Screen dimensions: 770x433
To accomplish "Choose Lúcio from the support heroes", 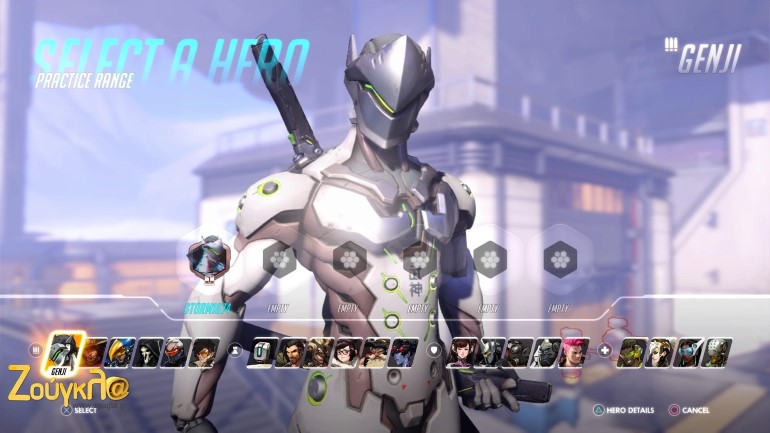I will point(633,351).
